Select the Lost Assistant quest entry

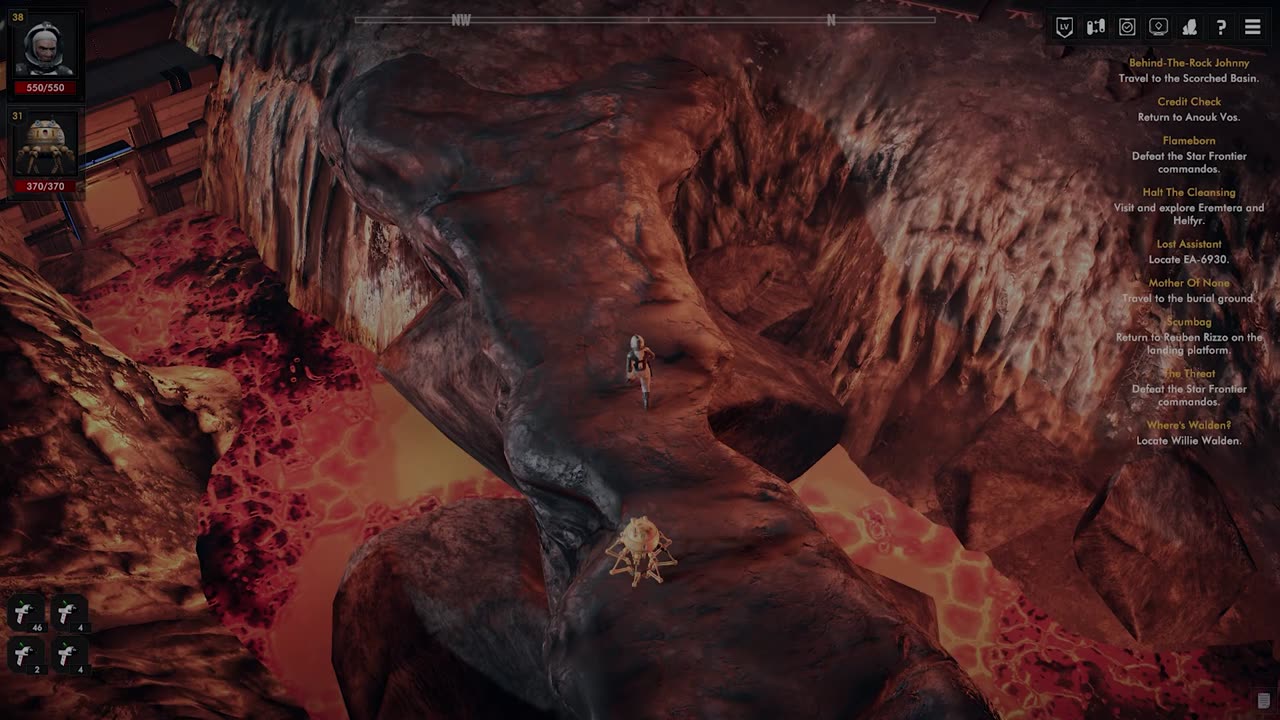point(1189,244)
